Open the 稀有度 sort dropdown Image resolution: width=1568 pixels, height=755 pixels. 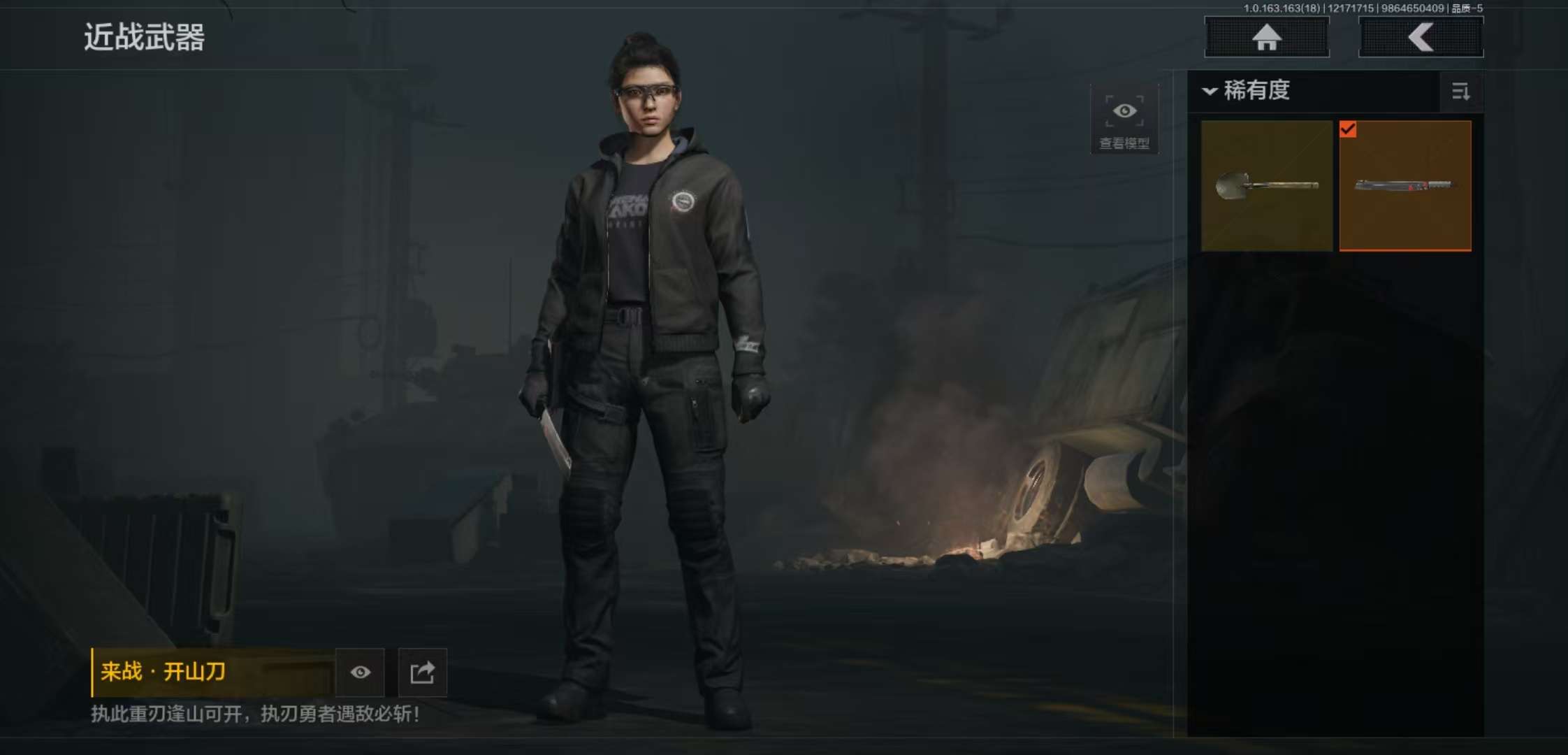coord(1247,91)
